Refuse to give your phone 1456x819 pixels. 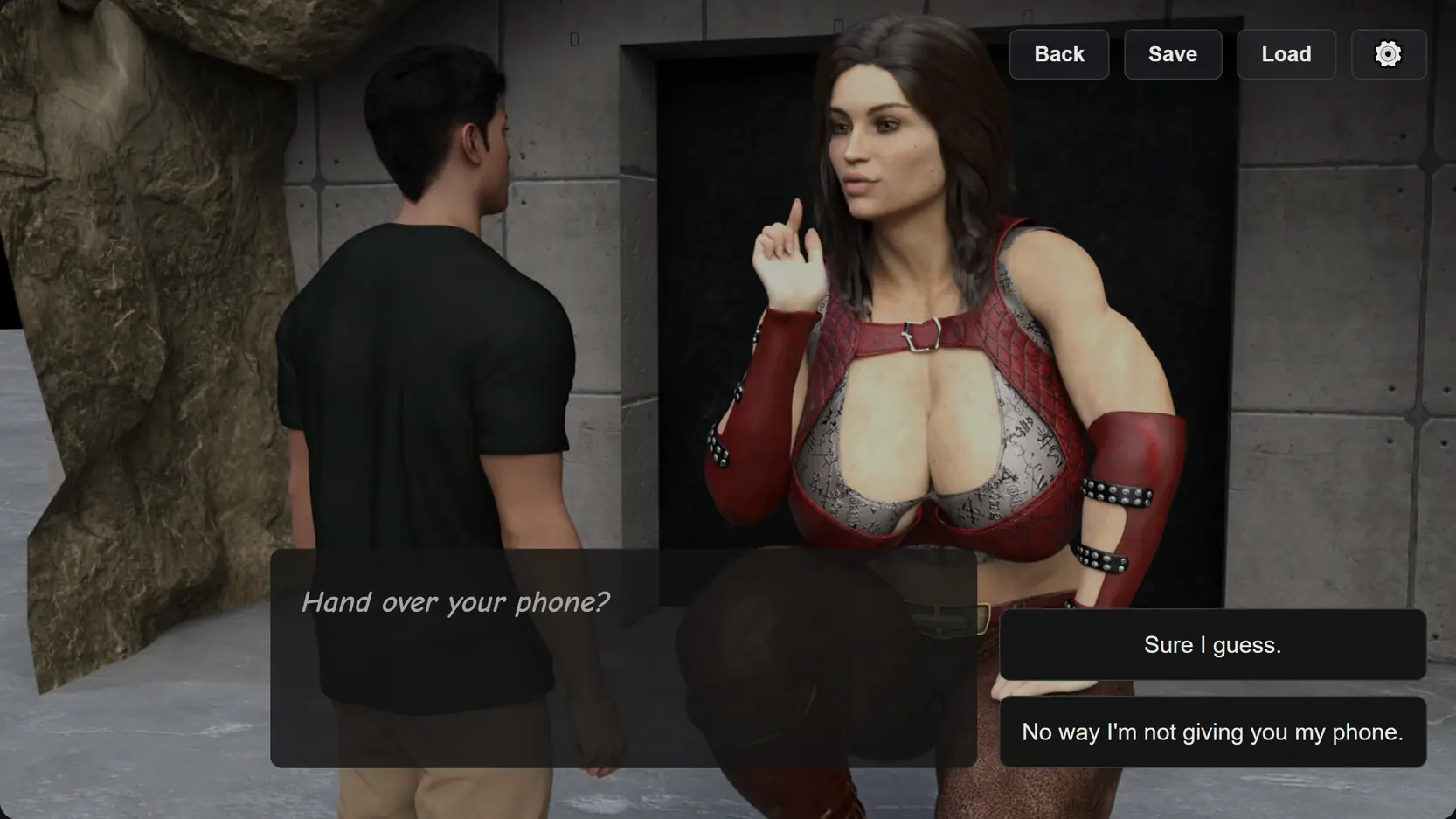(1212, 732)
